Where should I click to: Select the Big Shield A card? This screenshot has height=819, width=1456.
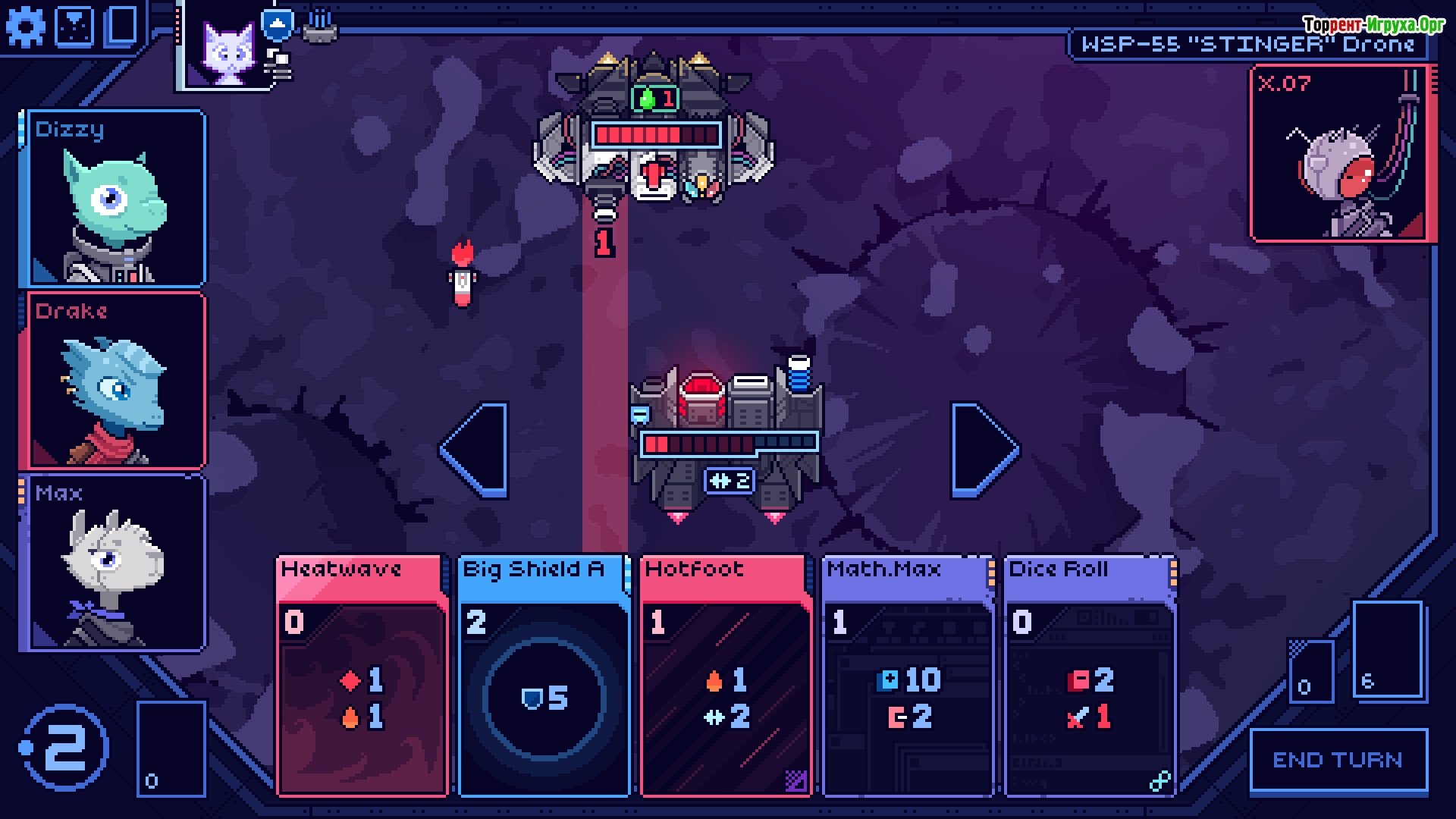[544, 675]
